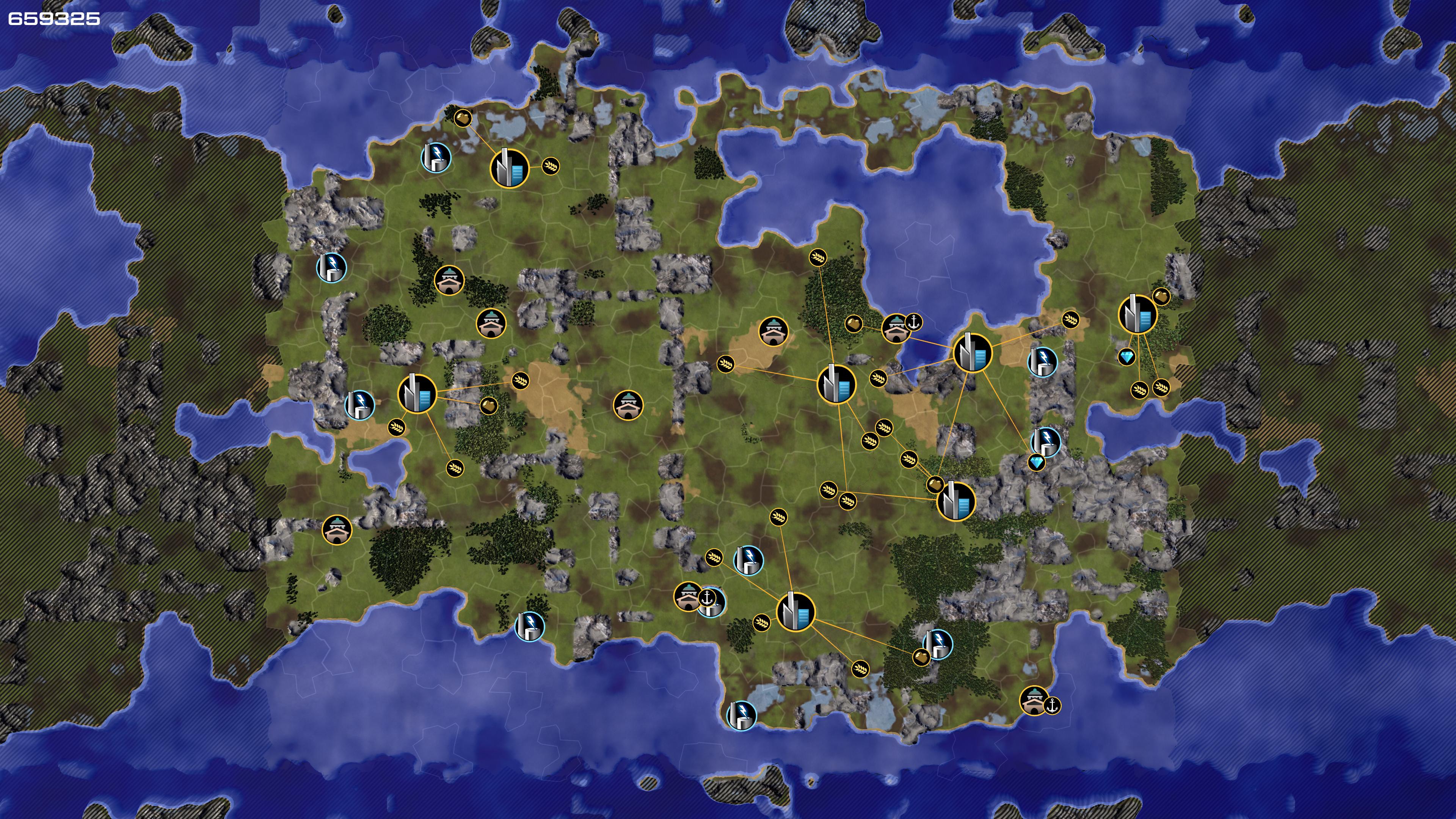Select the northernmost city marker
The image size is (1456, 819).
pos(509,168)
